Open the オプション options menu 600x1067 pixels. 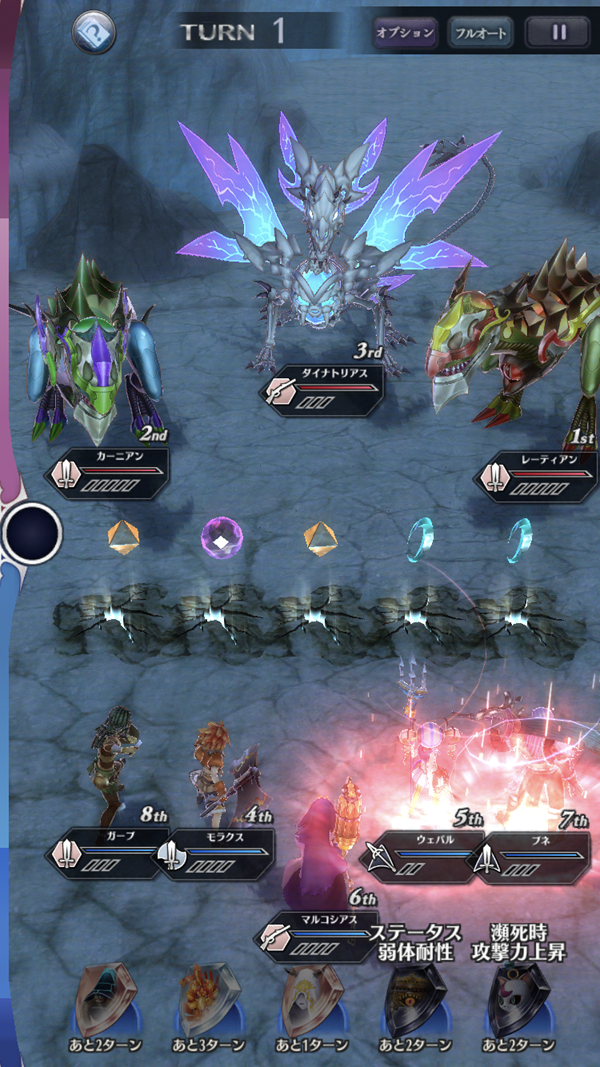coord(405,33)
